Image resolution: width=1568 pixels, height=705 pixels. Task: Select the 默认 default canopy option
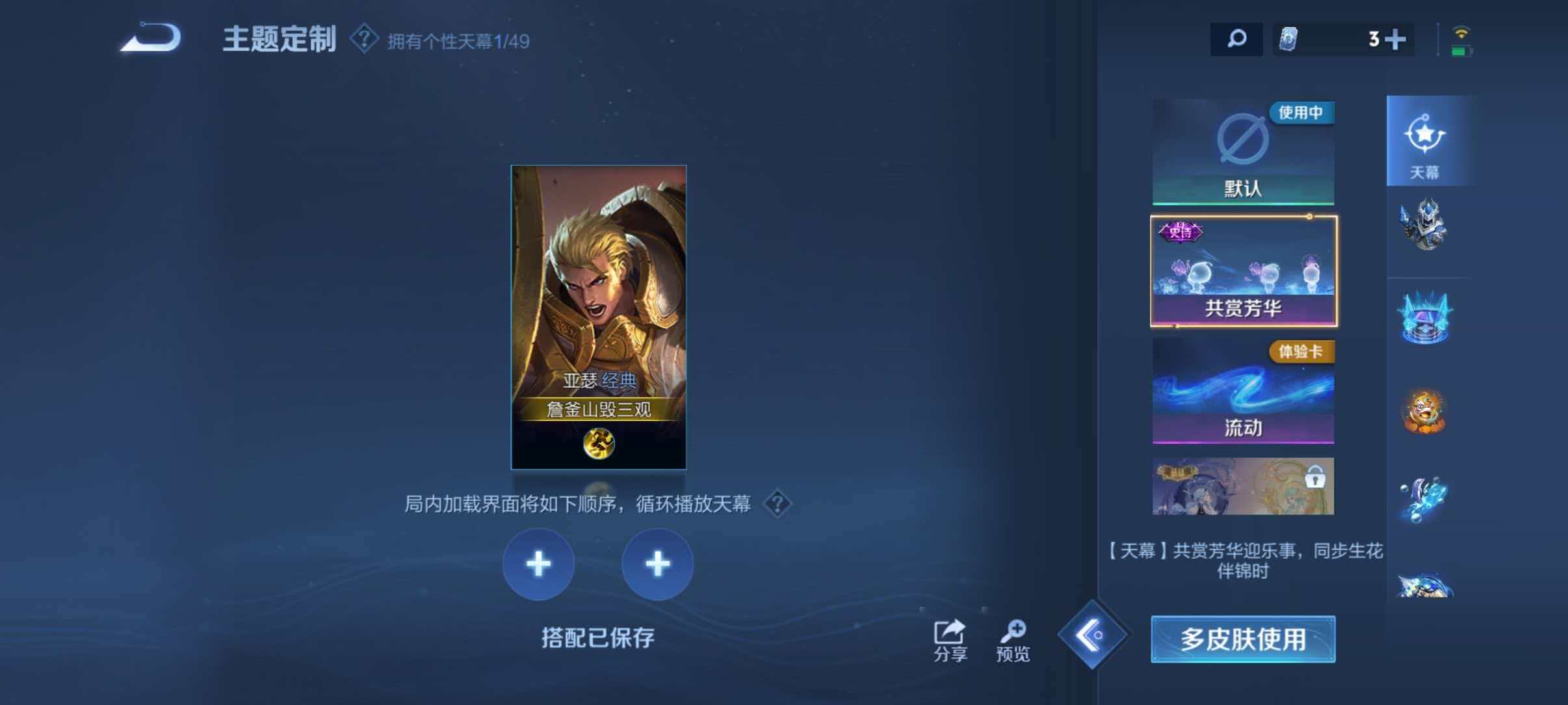(x=1242, y=153)
